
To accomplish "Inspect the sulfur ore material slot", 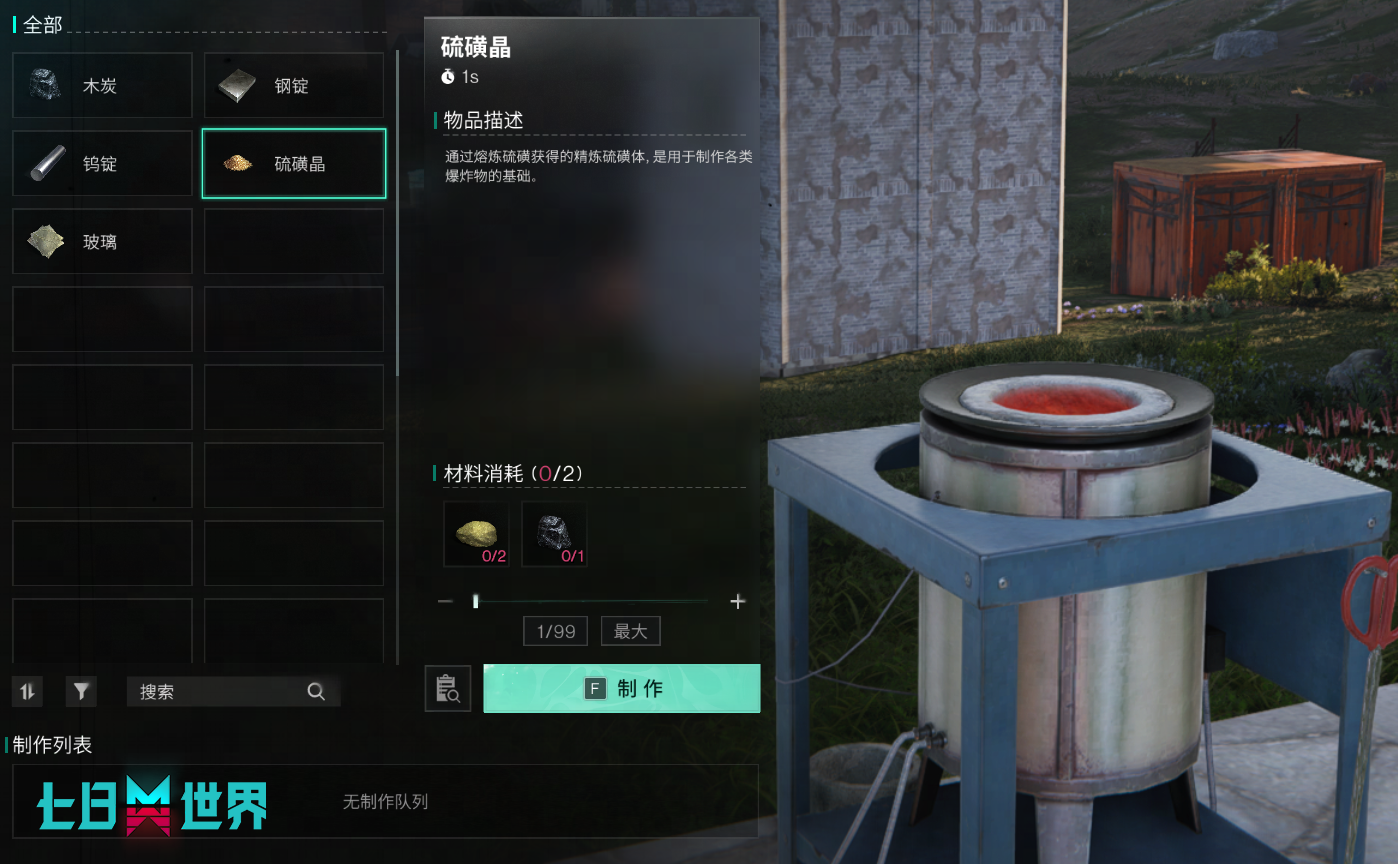I will click(x=477, y=535).
